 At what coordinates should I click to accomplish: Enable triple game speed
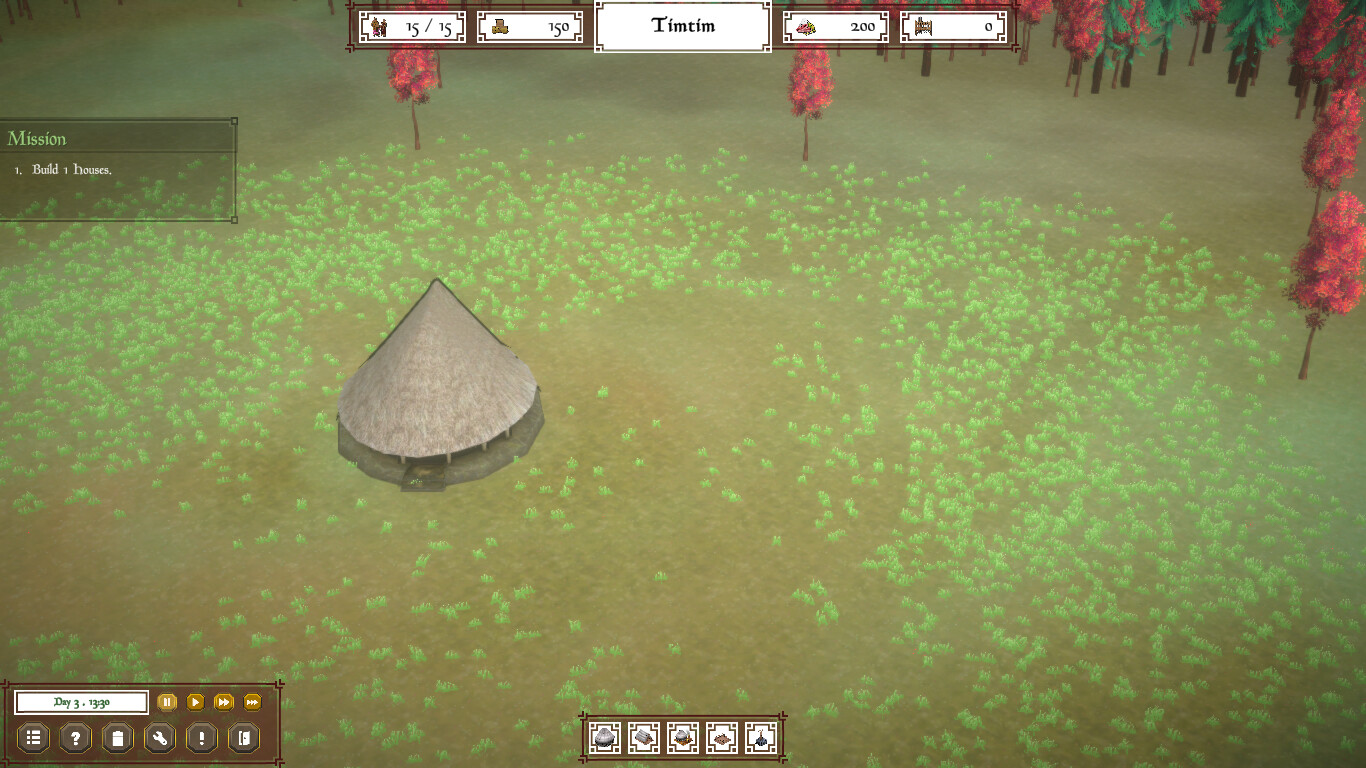pos(251,702)
